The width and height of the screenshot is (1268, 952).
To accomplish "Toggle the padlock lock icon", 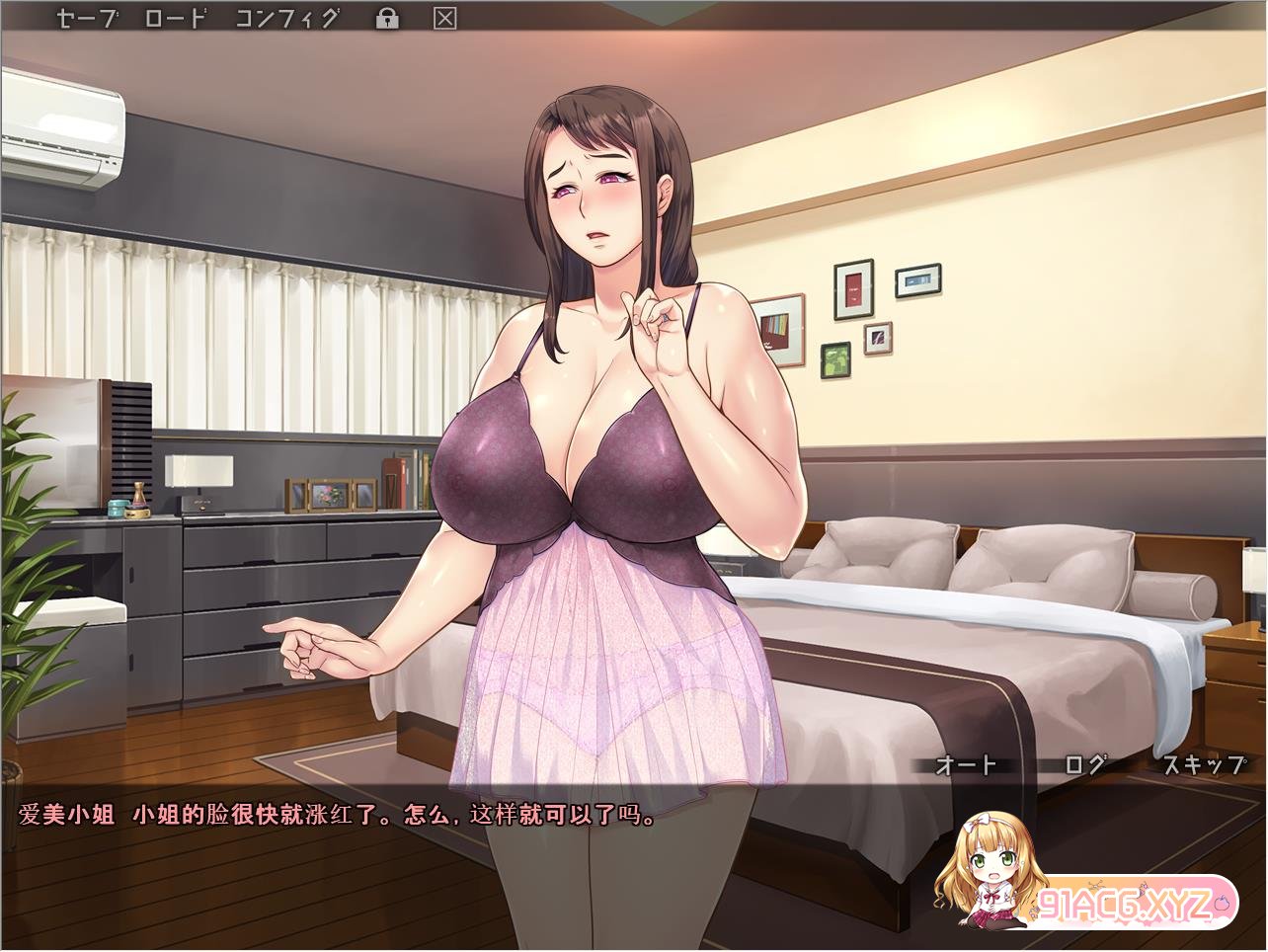I will [387, 18].
